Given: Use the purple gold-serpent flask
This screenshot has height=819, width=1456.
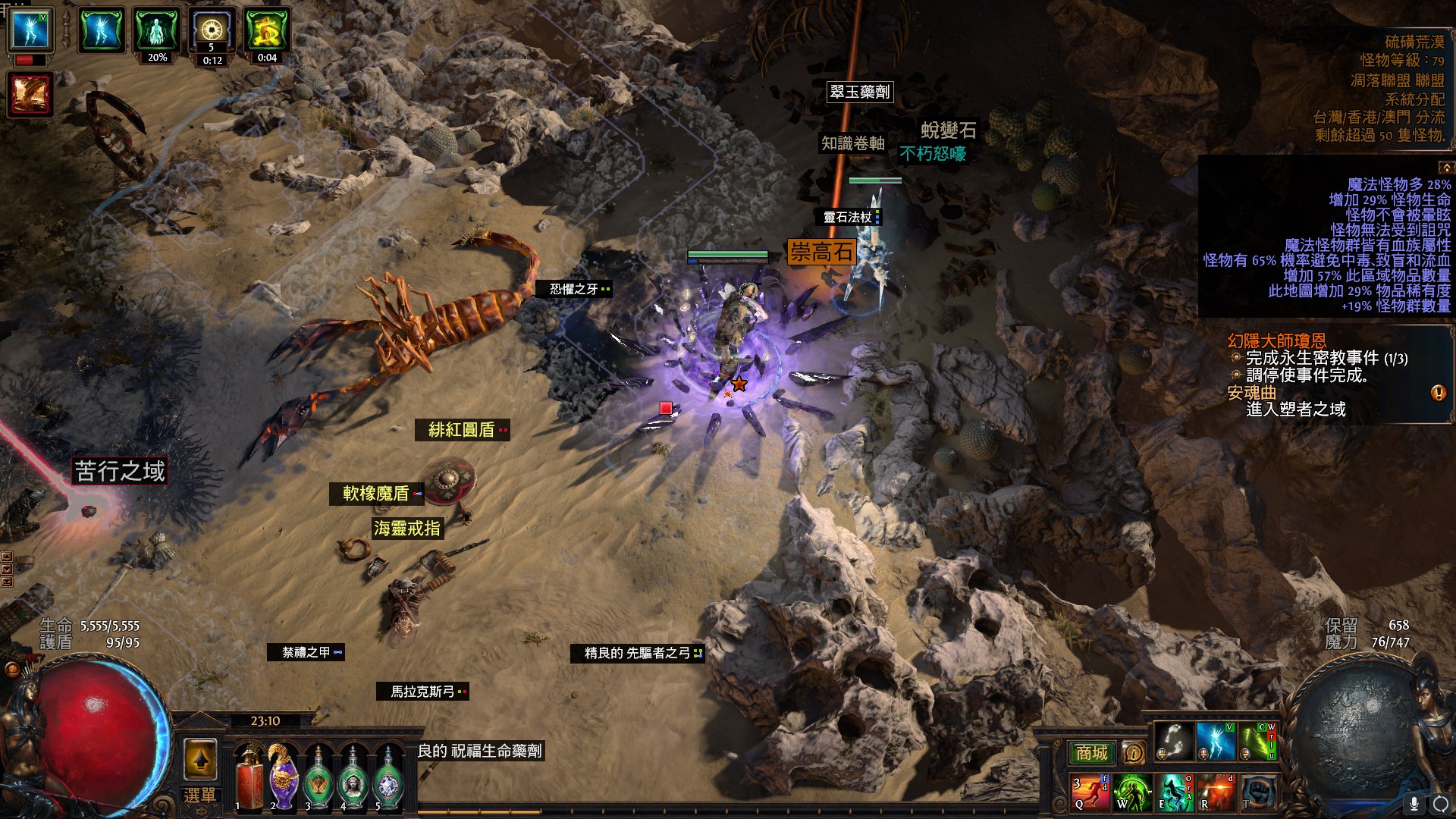Looking at the screenshot, I should tap(283, 777).
